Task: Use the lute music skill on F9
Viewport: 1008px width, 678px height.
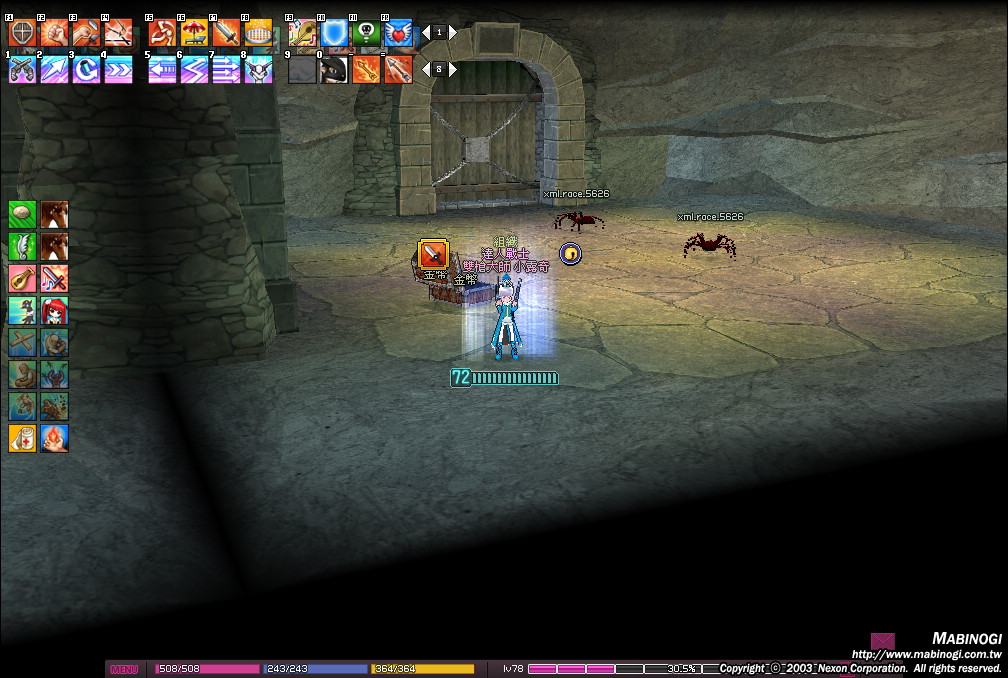Action: point(302,33)
